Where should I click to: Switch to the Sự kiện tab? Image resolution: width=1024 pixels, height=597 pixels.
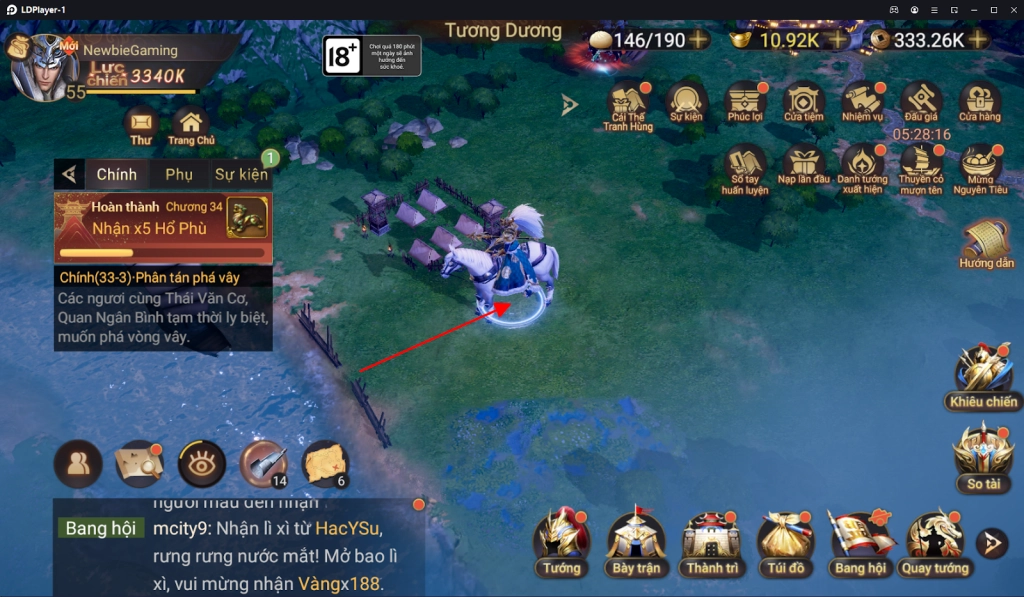coord(241,175)
